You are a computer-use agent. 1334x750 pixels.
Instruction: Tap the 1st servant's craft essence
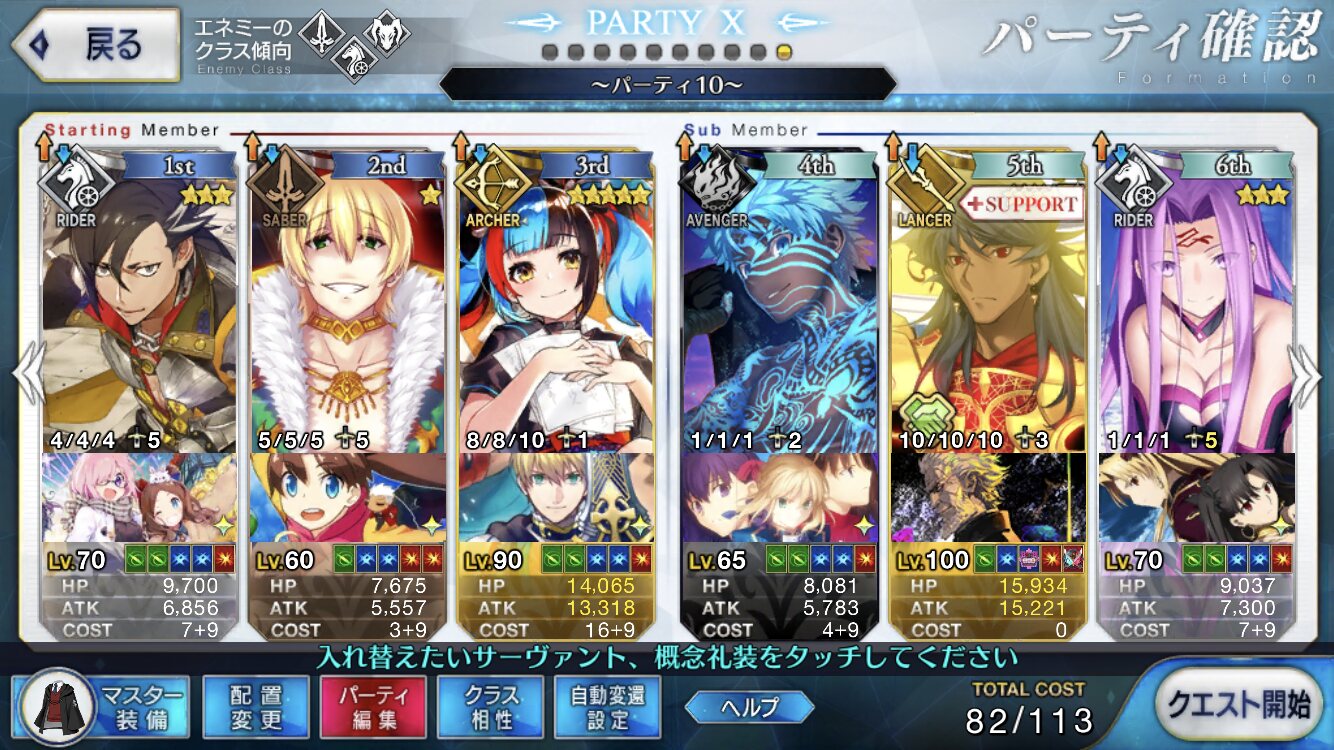tap(140, 497)
